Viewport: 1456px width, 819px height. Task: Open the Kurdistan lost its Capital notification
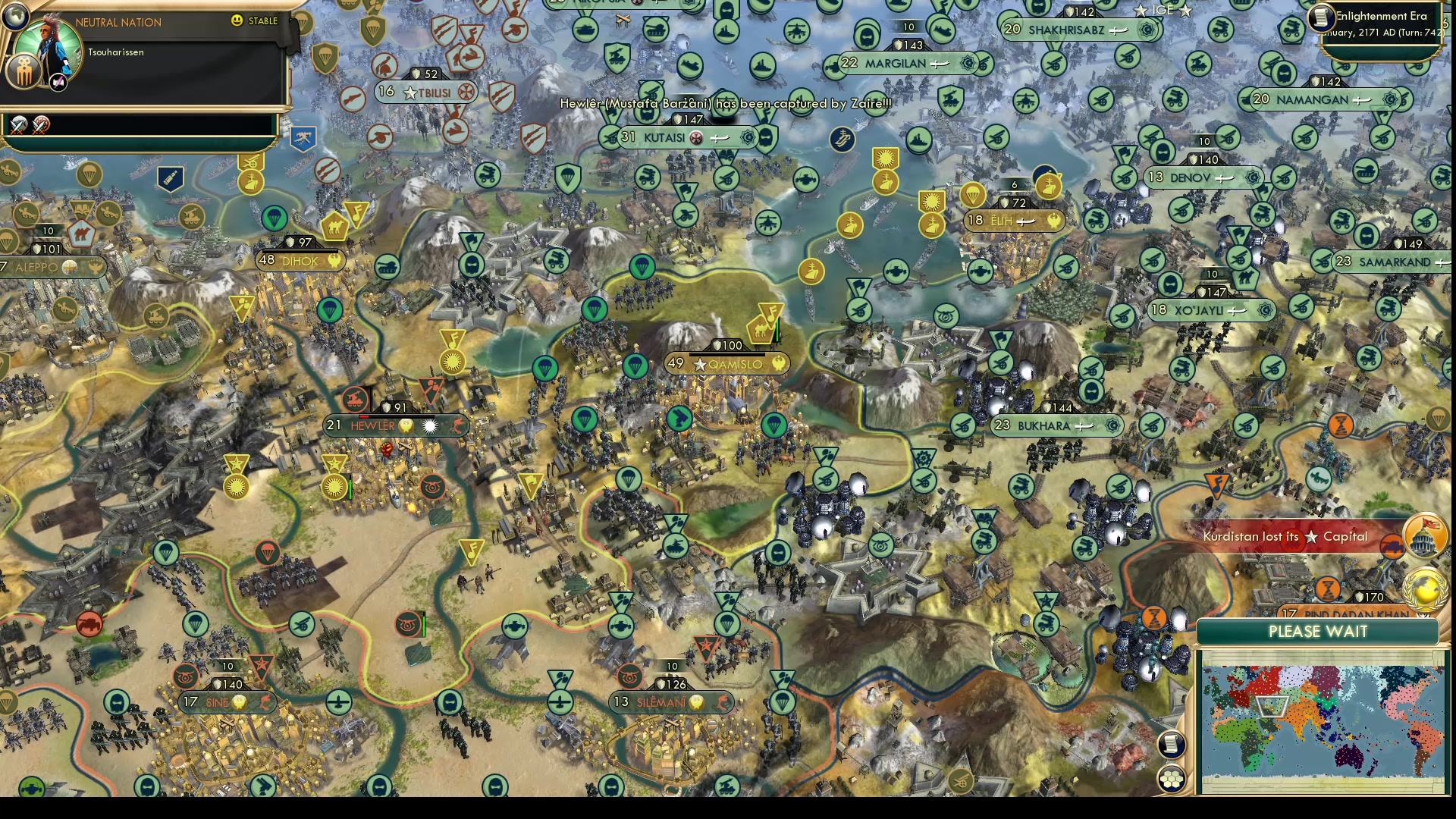(x=1285, y=536)
